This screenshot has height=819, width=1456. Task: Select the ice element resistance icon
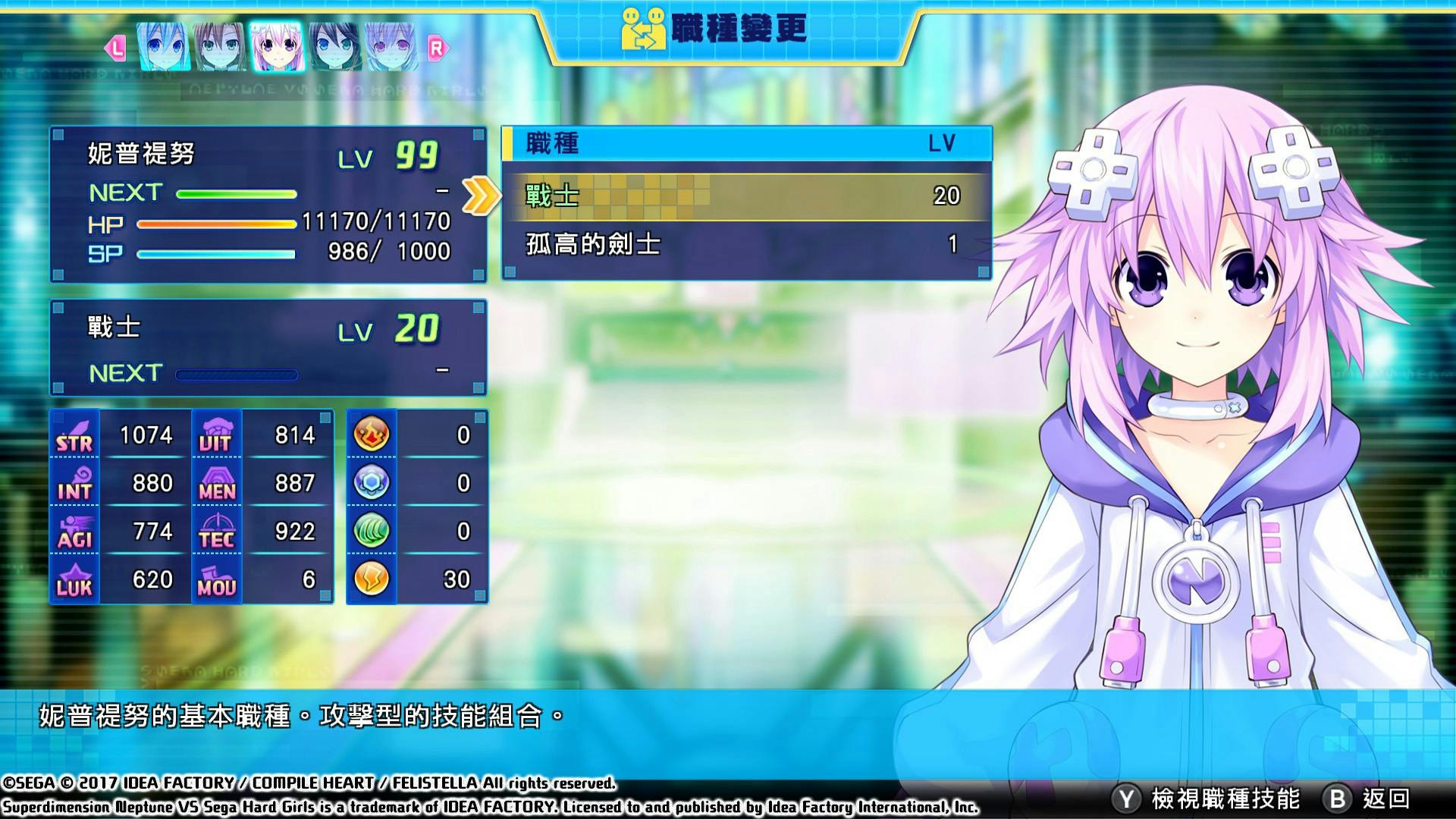371,482
